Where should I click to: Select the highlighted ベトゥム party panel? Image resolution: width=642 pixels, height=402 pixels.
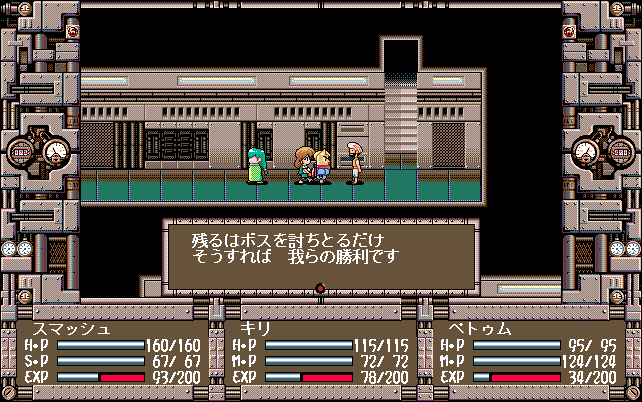point(528,352)
